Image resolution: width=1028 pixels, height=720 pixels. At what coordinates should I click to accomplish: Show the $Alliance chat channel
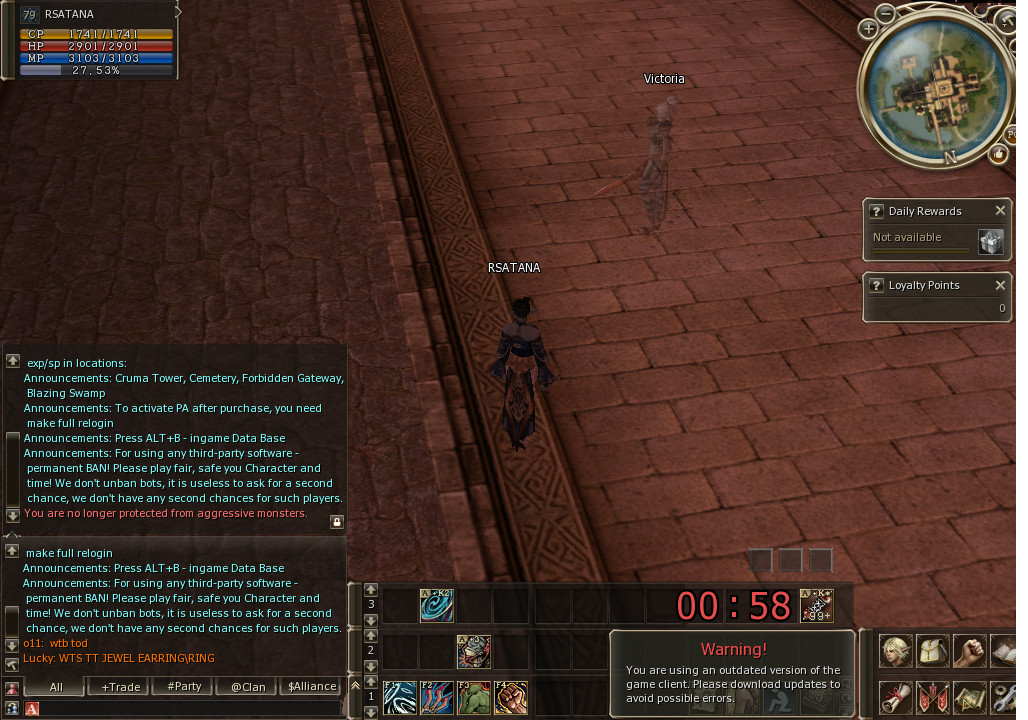[312, 687]
